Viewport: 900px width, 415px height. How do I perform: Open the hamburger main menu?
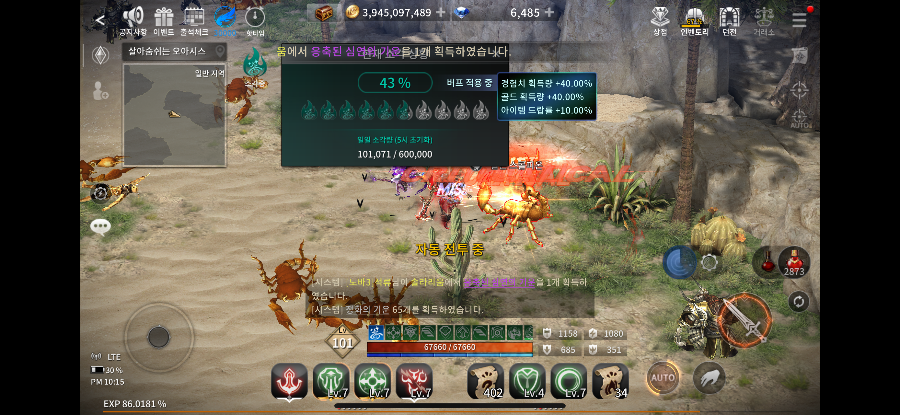[x=799, y=19]
